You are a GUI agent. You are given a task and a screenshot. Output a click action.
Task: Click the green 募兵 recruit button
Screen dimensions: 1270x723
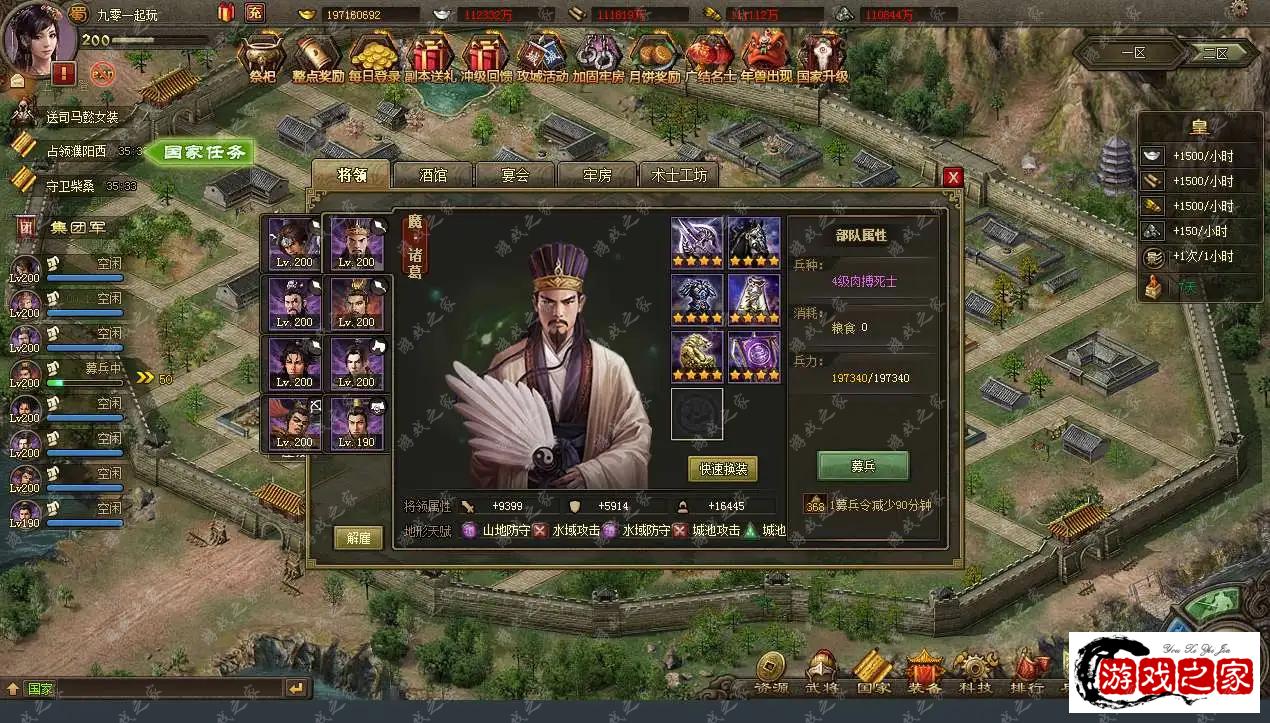point(863,465)
